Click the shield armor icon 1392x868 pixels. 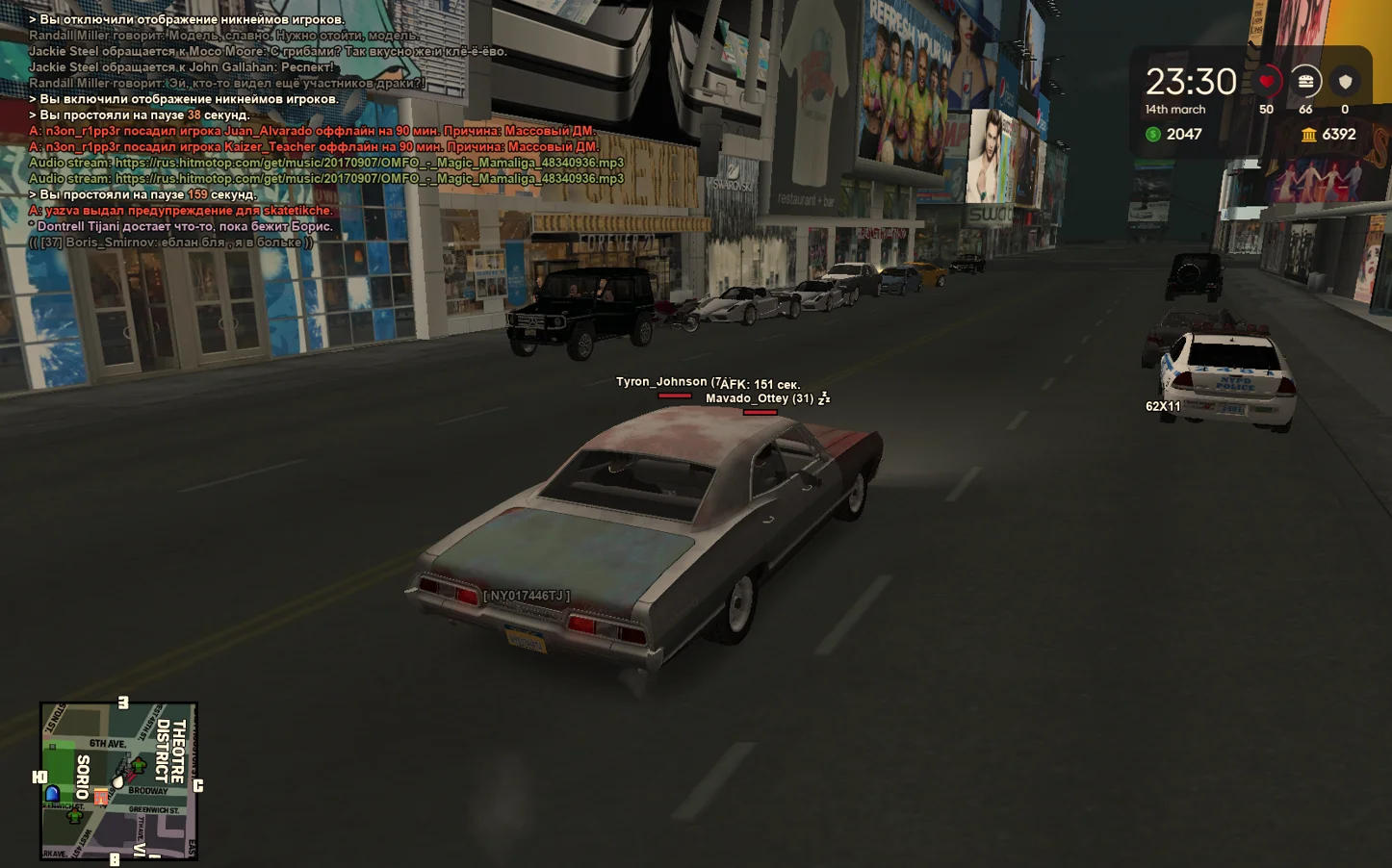click(x=1345, y=82)
